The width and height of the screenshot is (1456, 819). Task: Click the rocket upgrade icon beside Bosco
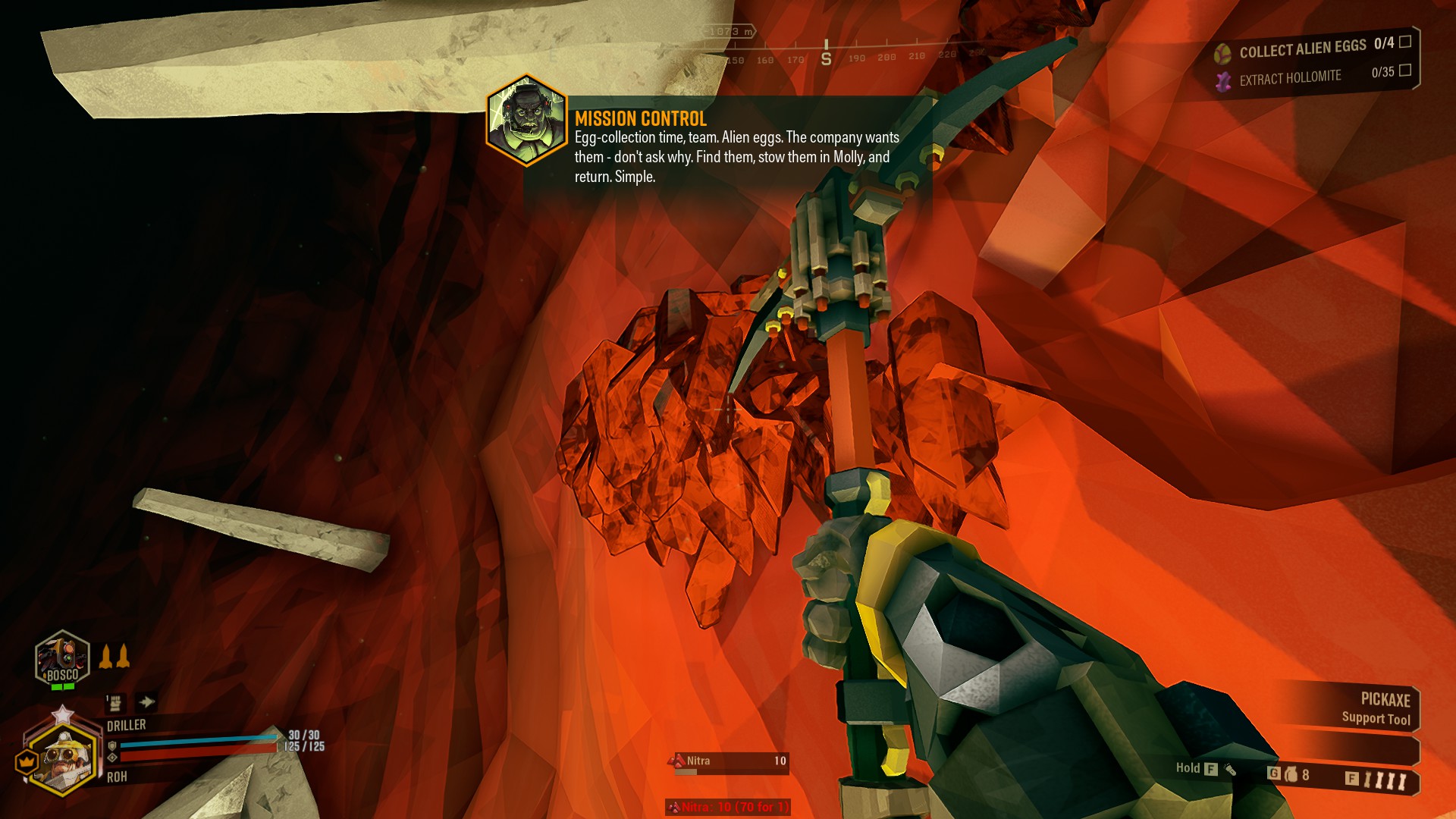114,657
